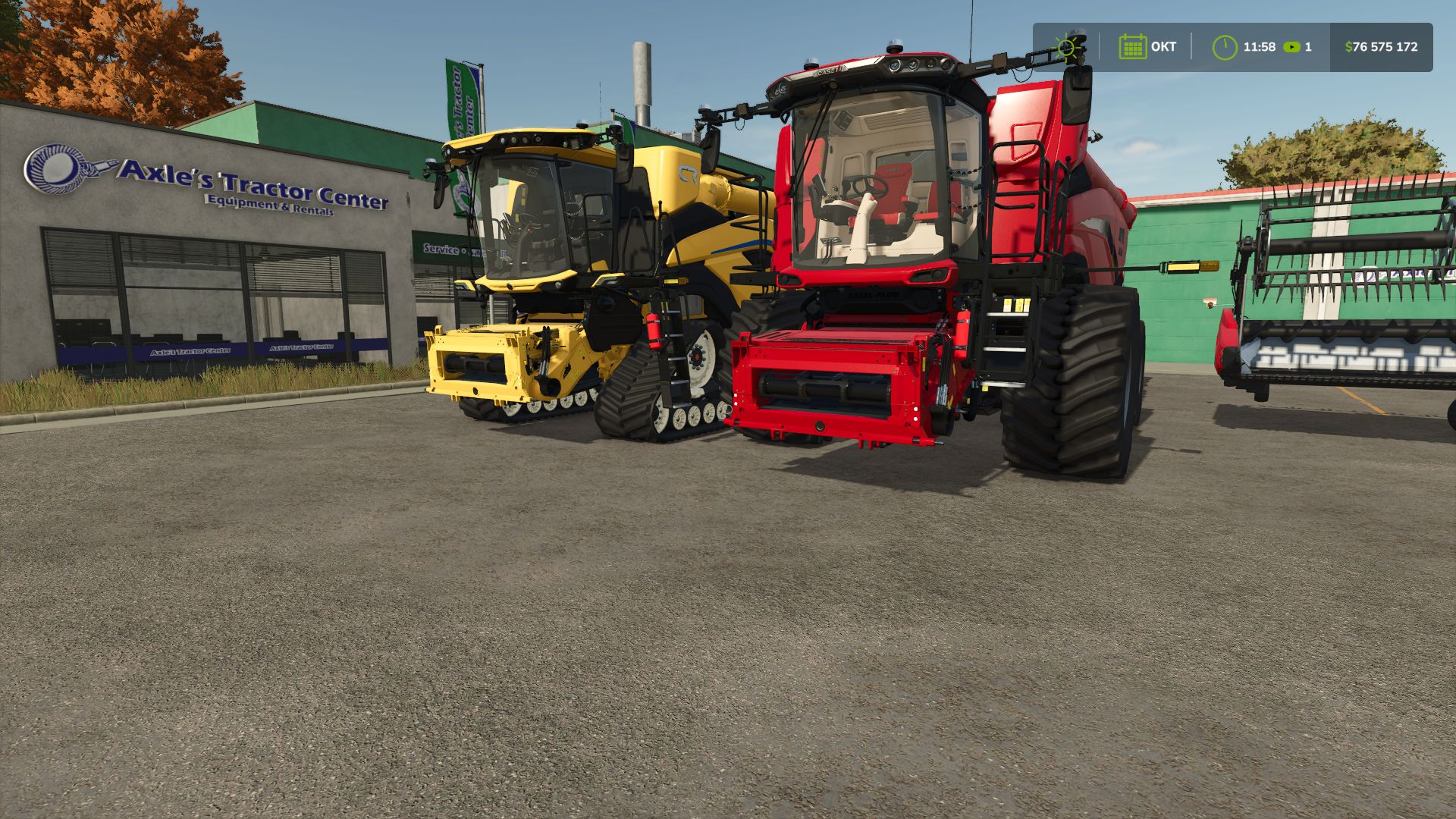Click the clock face icon next to playback counter
Viewport: 1456px width, 819px height.
[x=1226, y=46]
